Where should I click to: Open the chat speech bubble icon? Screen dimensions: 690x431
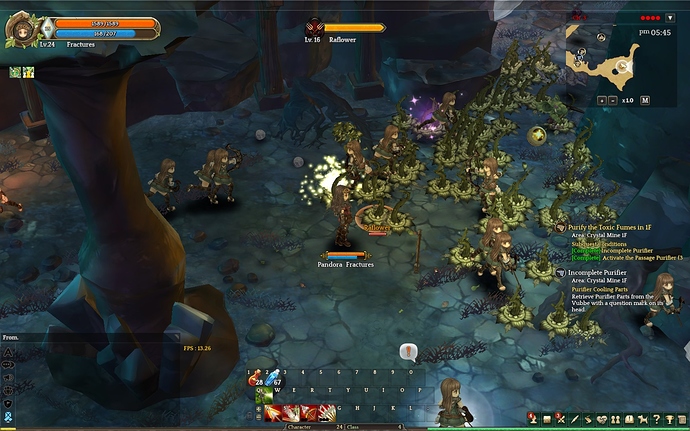pos(407,351)
